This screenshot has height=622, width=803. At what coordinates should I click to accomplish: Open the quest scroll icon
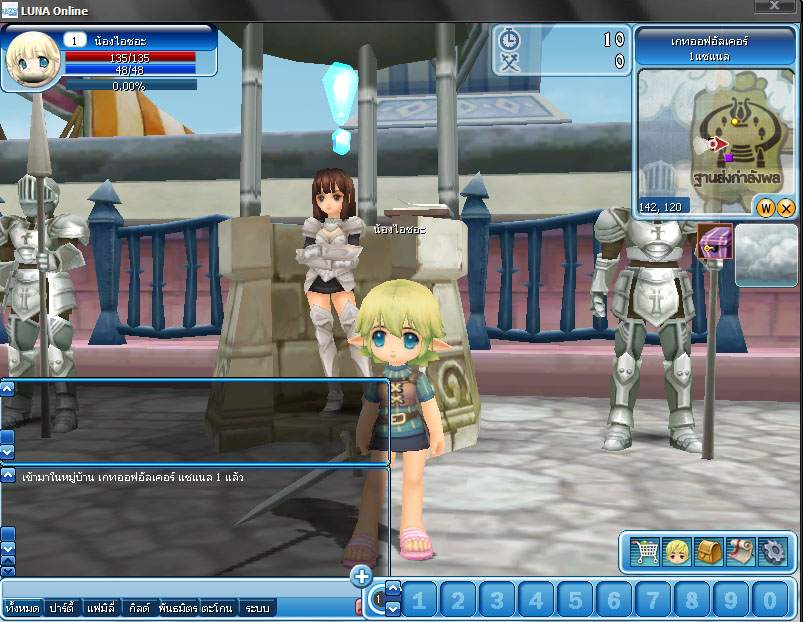[740, 551]
